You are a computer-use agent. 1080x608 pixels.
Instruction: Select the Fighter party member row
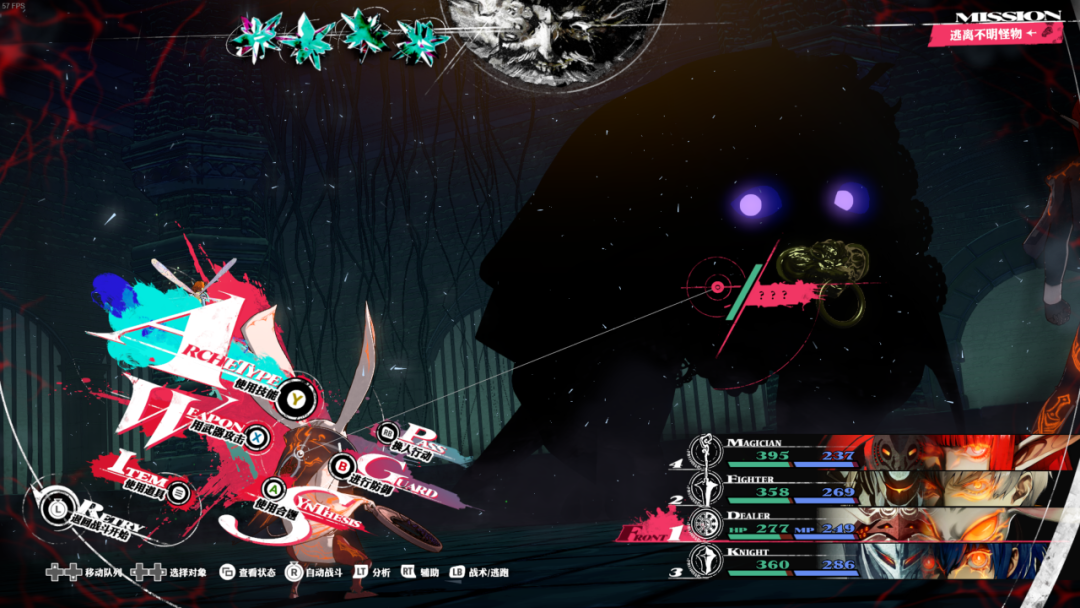[x=790, y=488]
